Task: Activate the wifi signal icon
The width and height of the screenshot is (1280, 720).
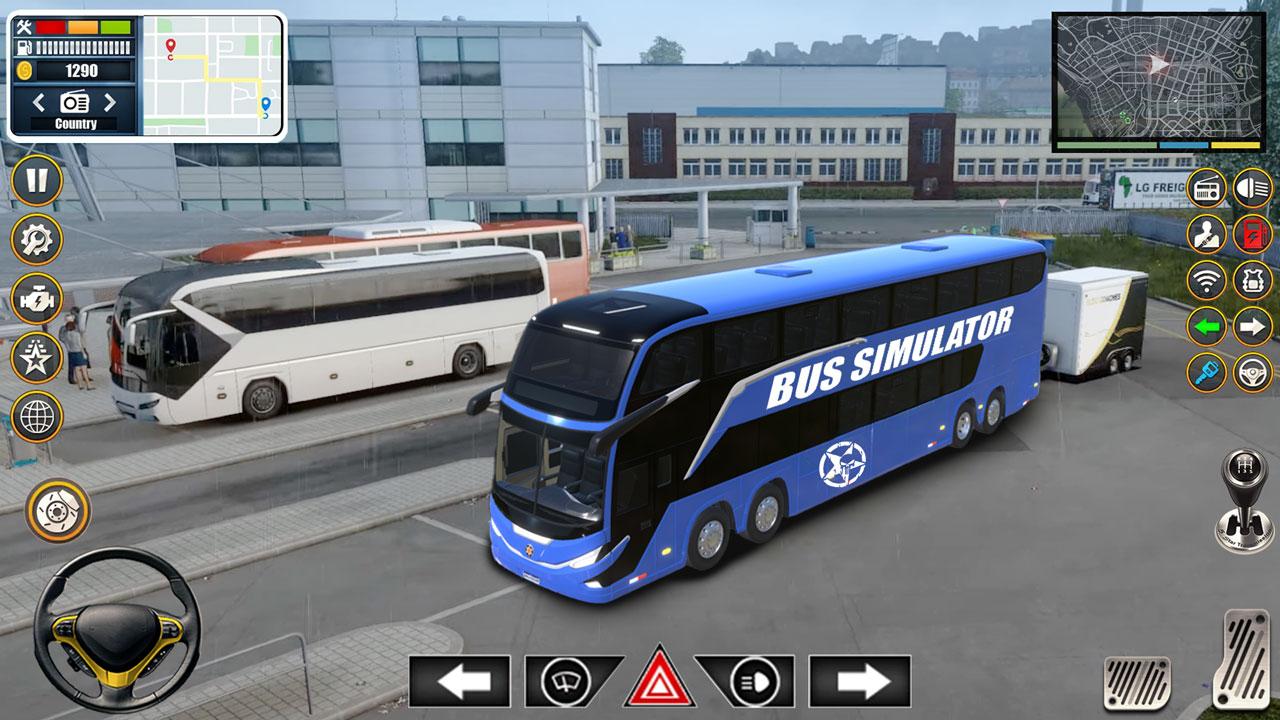Action: point(1207,280)
